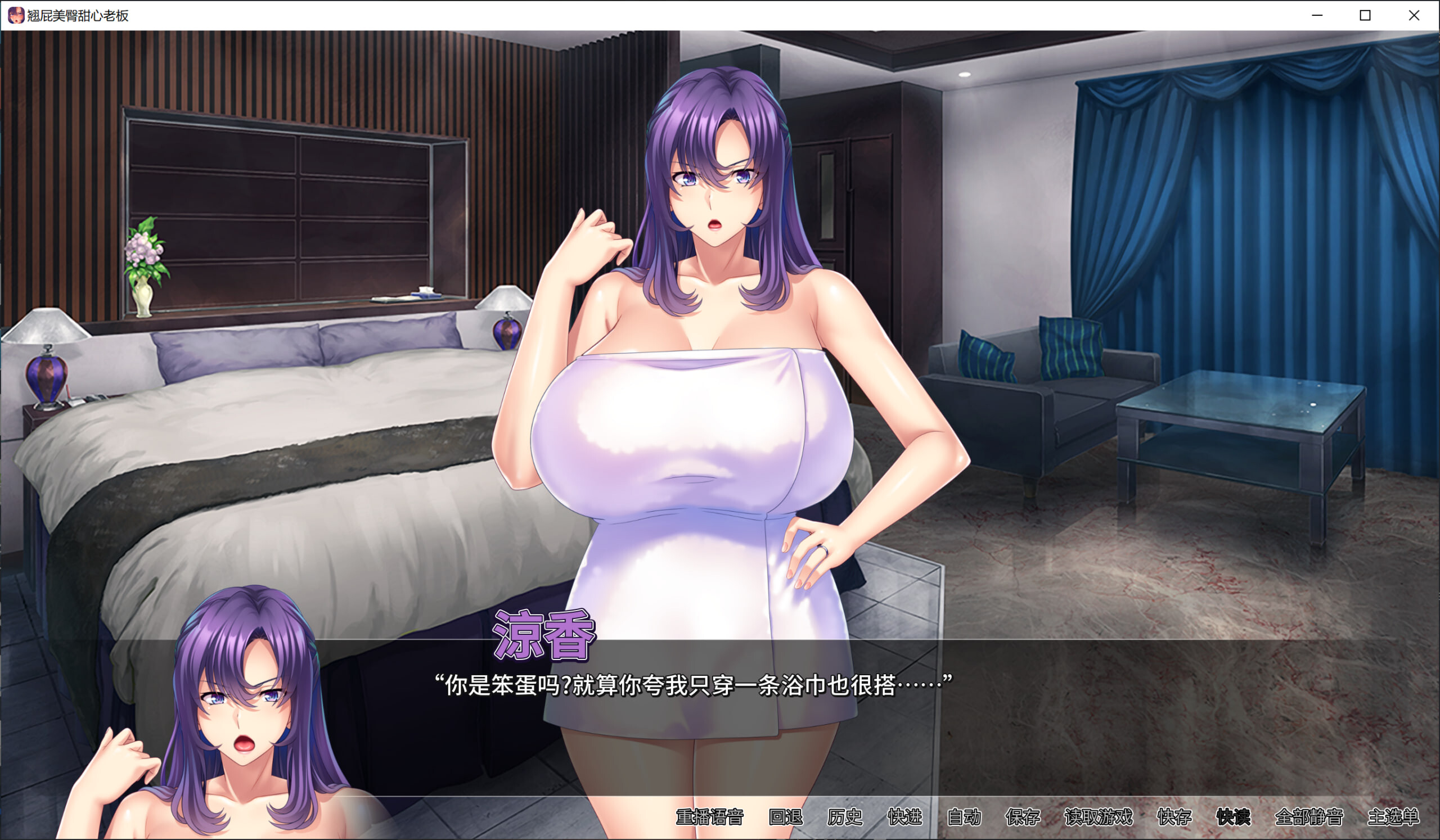This screenshot has height=840, width=1440.
Task: Replay the voice line with 重播语音
Action: pyautogui.click(x=709, y=817)
